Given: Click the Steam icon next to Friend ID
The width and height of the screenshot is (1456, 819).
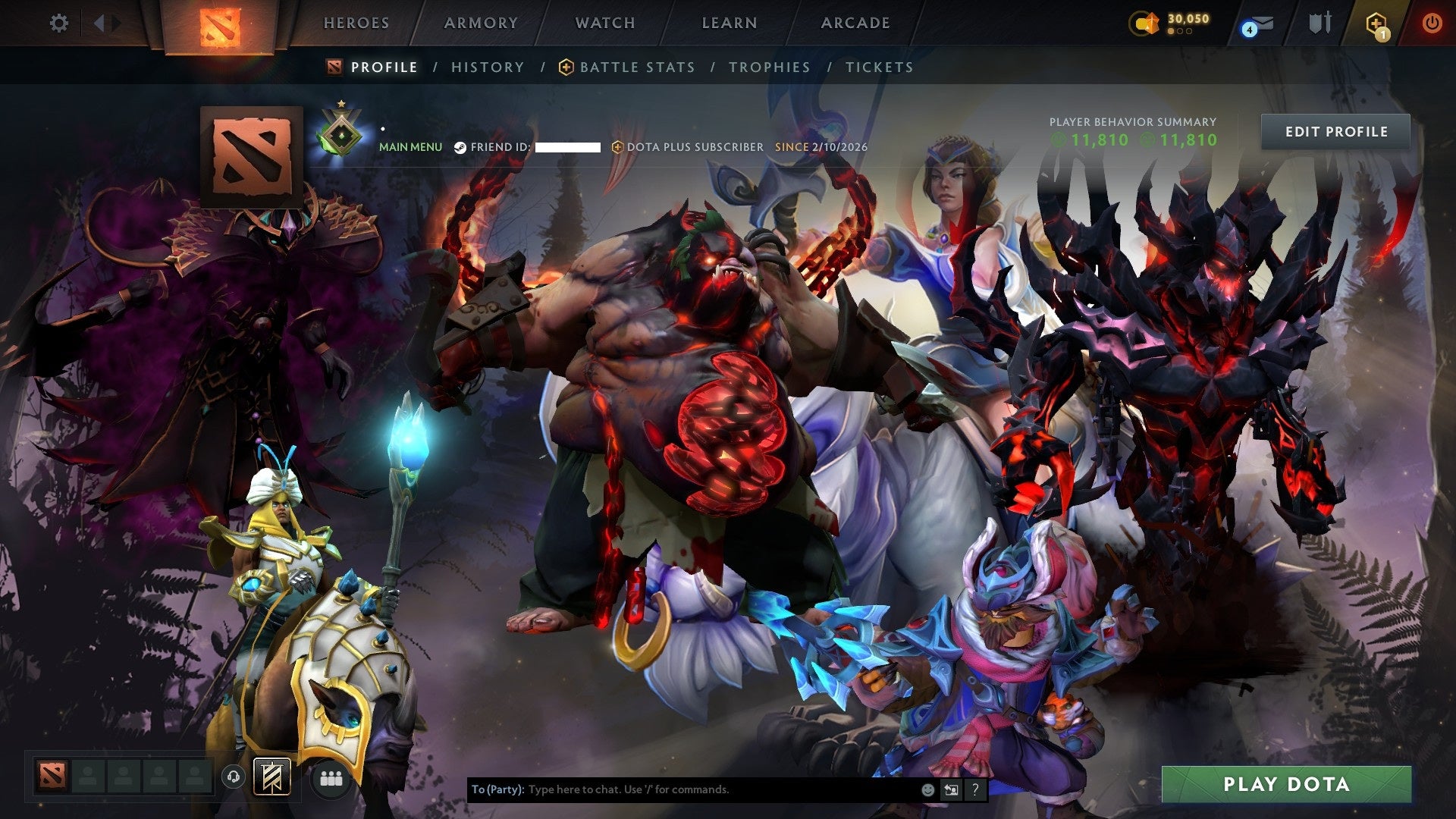Looking at the screenshot, I should [460, 148].
